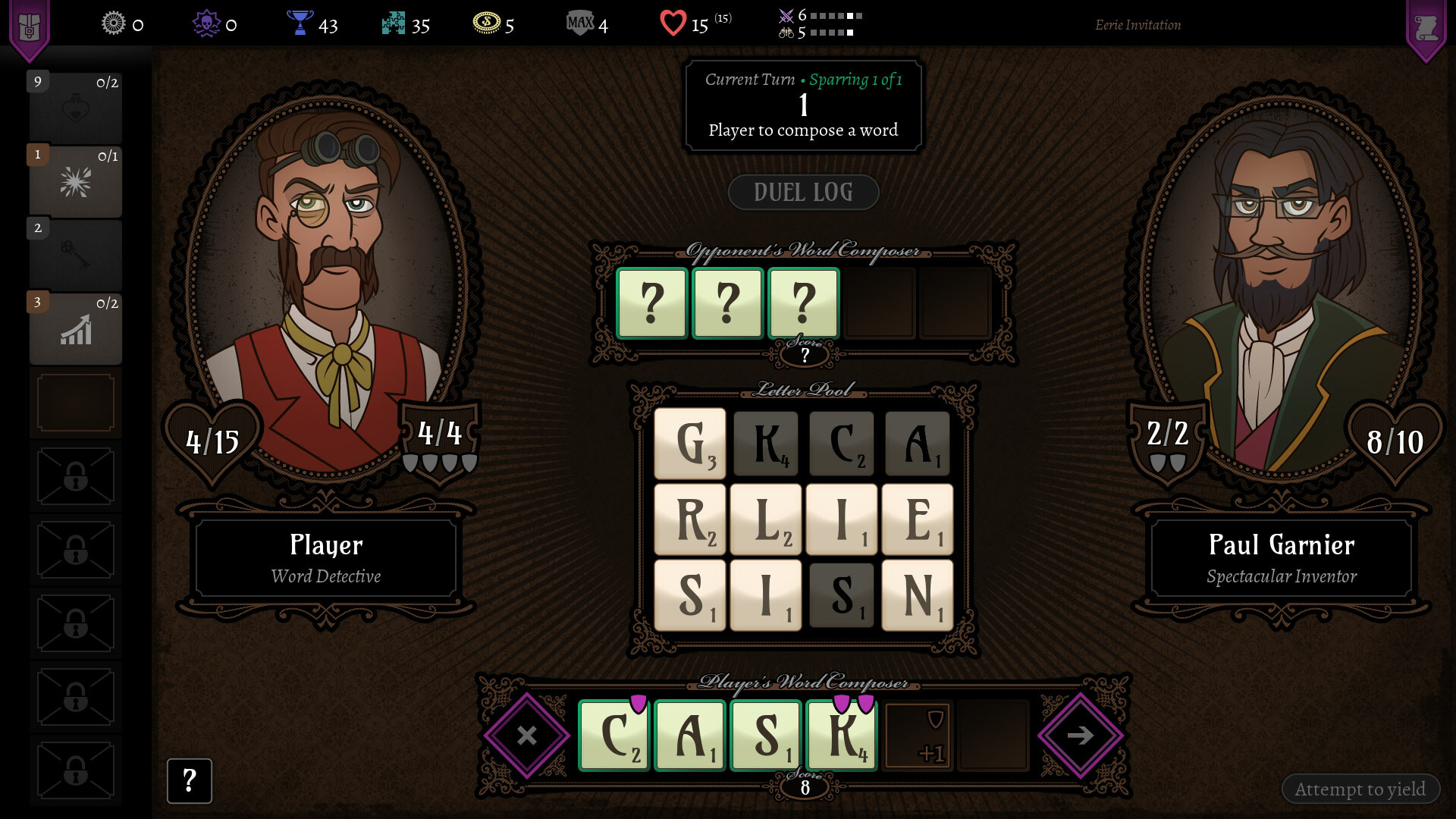
Task: Activate the spark item marked 0/1
Action: [x=75, y=180]
